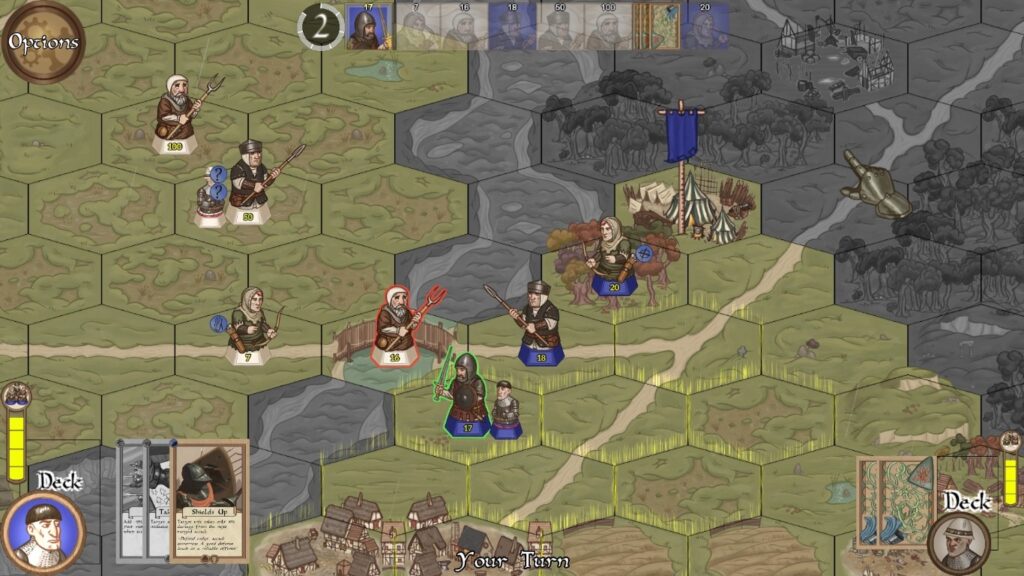Open the opponent's Deck portrait
The image size is (1024, 576).
[959, 542]
